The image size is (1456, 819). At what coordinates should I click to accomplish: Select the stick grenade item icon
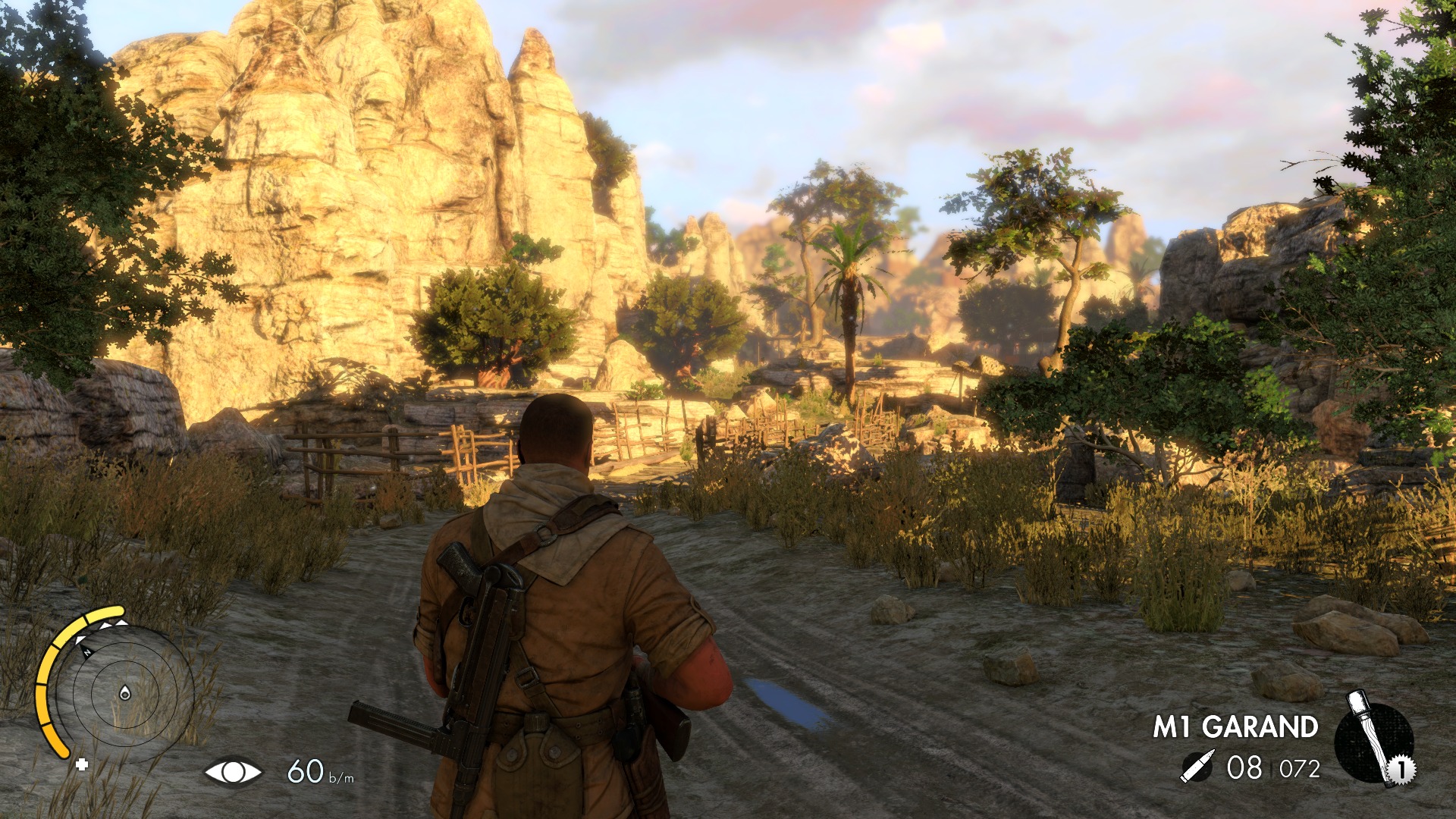tap(1374, 739)
